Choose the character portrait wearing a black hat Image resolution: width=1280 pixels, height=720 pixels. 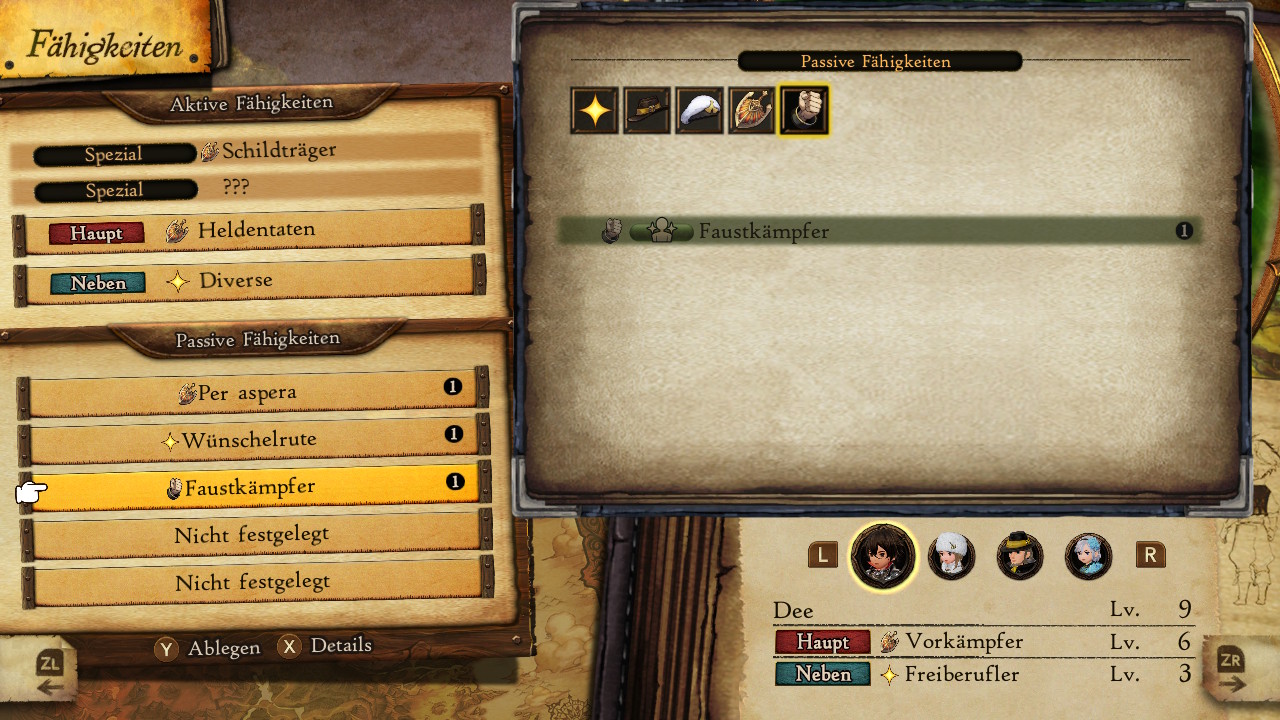(1020, 556)
